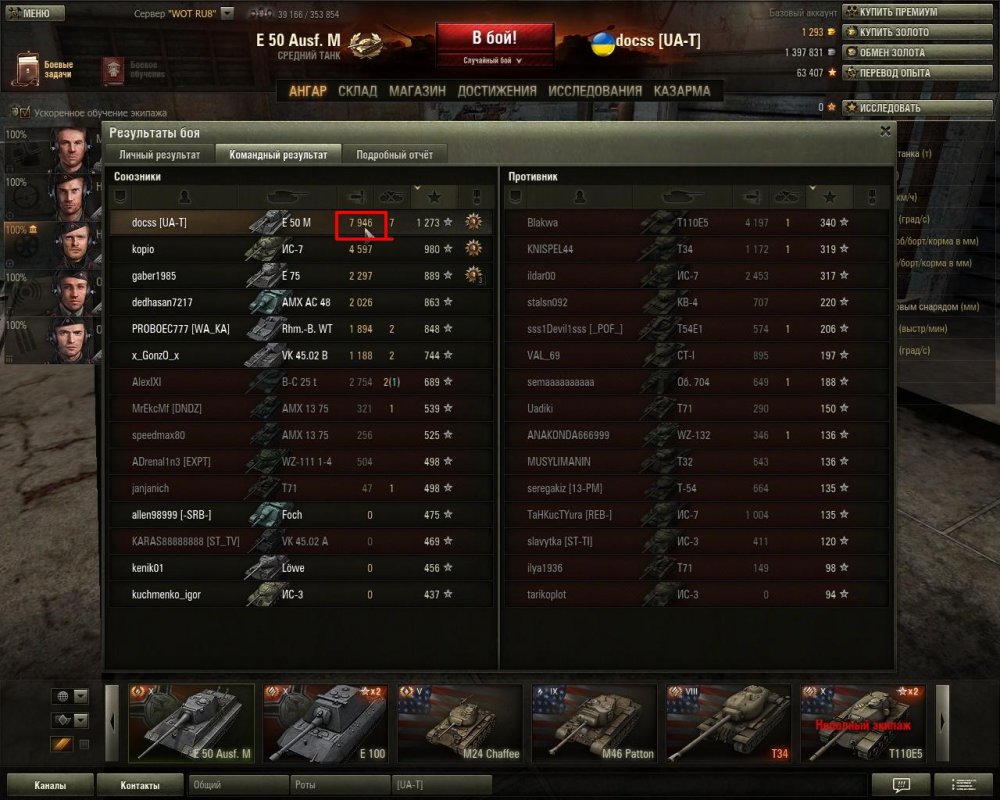Start the battle with В бой!
Viewport: 1000px width, 800px height.
pos(493,39)
